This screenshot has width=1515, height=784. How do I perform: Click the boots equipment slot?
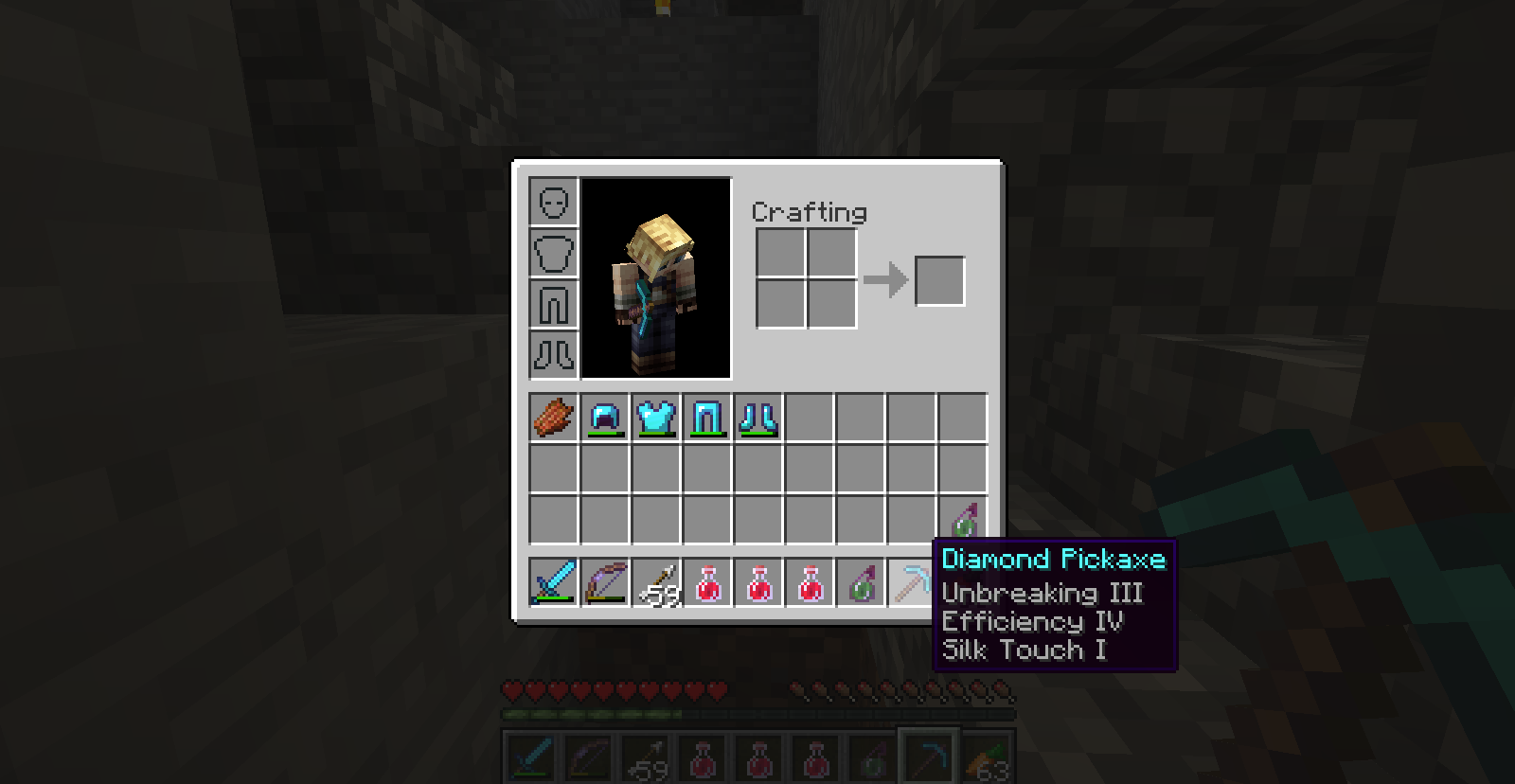click(x=554, y=350)
